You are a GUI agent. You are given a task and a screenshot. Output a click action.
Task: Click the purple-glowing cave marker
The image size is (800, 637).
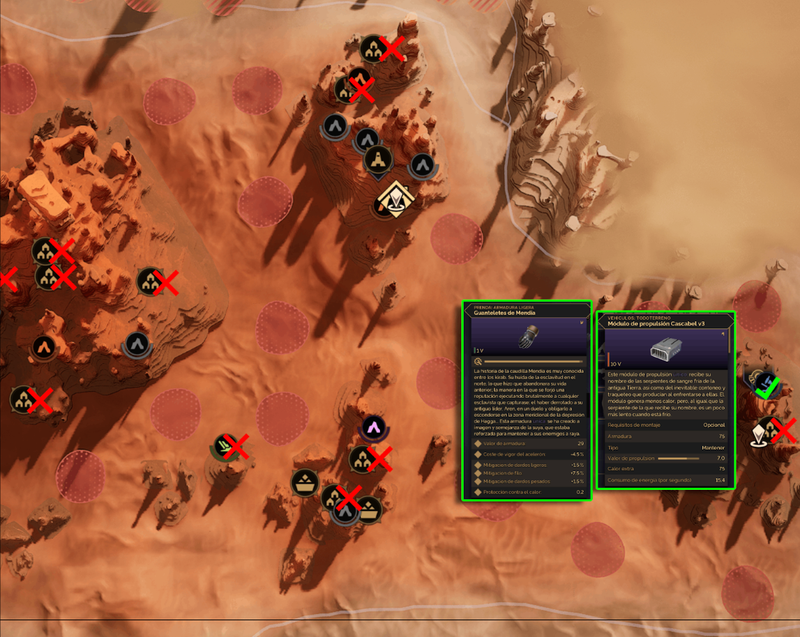373,428
